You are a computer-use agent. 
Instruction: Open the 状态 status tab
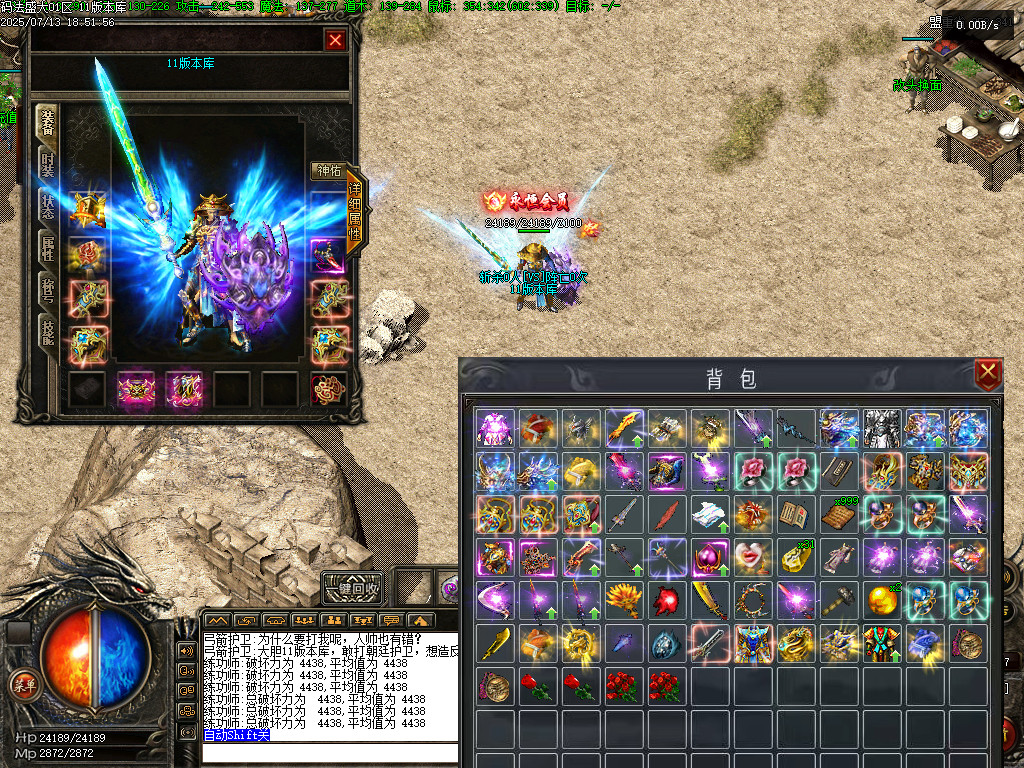click(x=47, y=207)
